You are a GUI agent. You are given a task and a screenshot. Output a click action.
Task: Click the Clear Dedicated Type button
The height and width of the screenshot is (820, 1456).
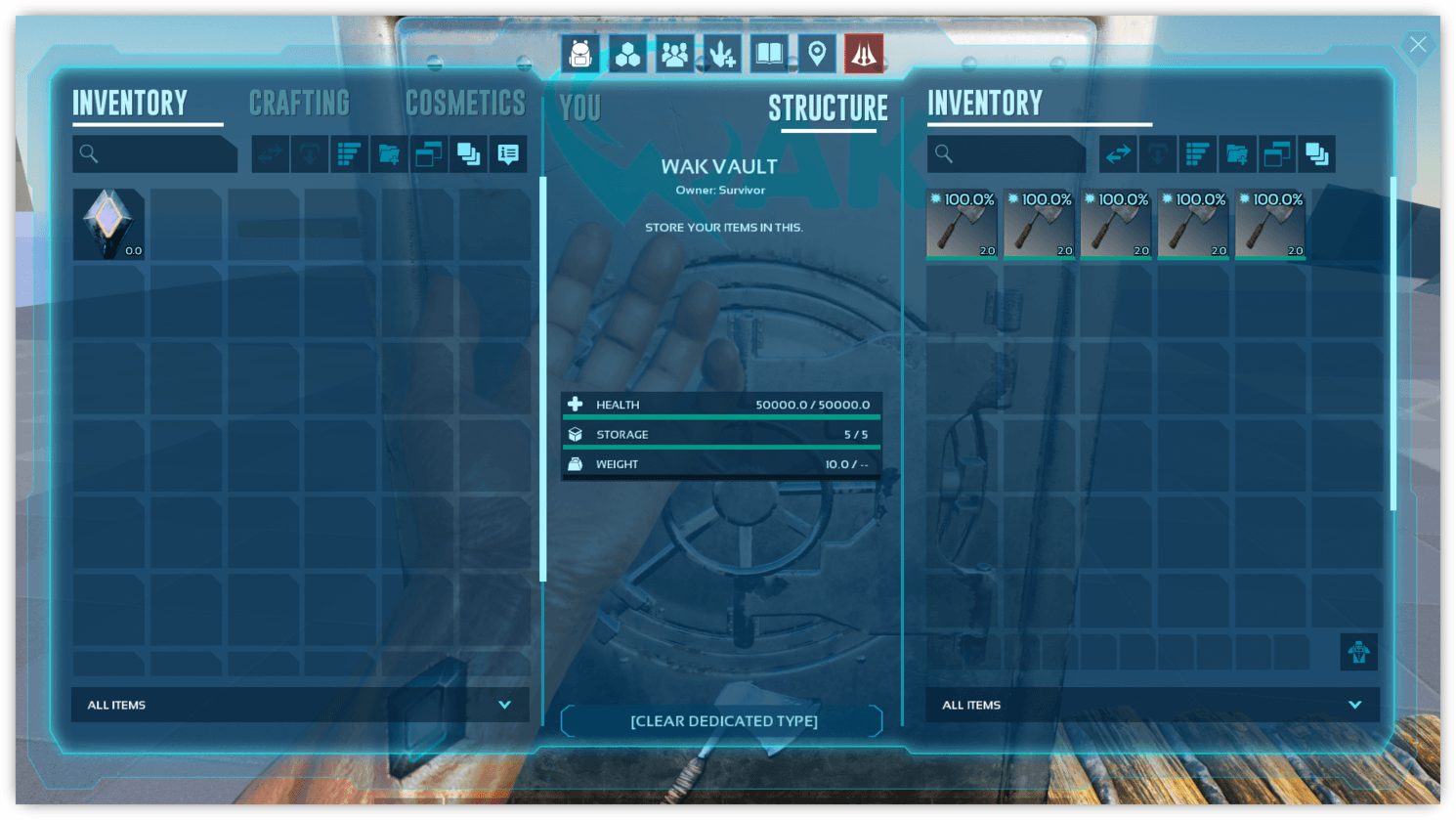tap(723, 721)
